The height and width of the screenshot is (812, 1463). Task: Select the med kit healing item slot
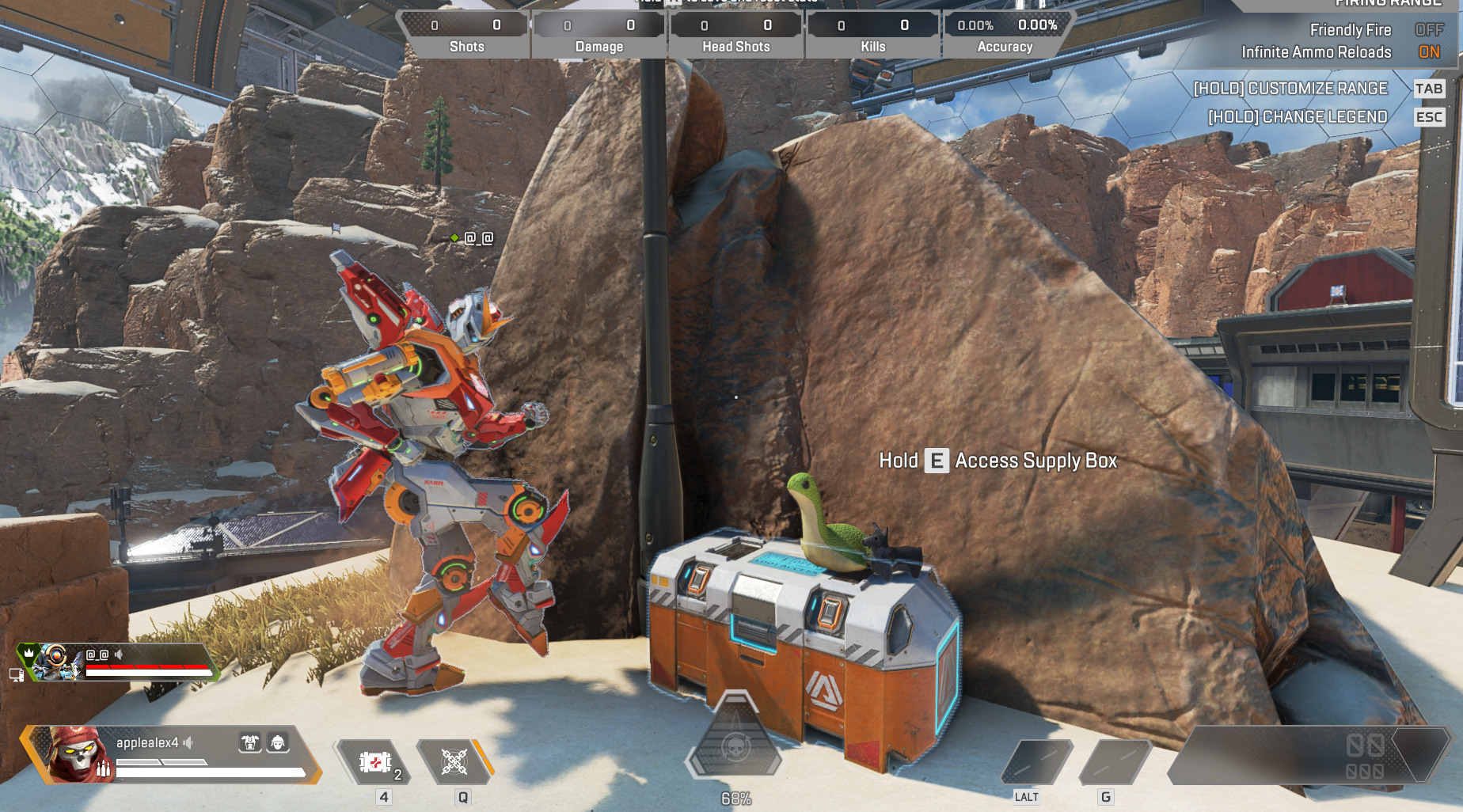[375, 762]
